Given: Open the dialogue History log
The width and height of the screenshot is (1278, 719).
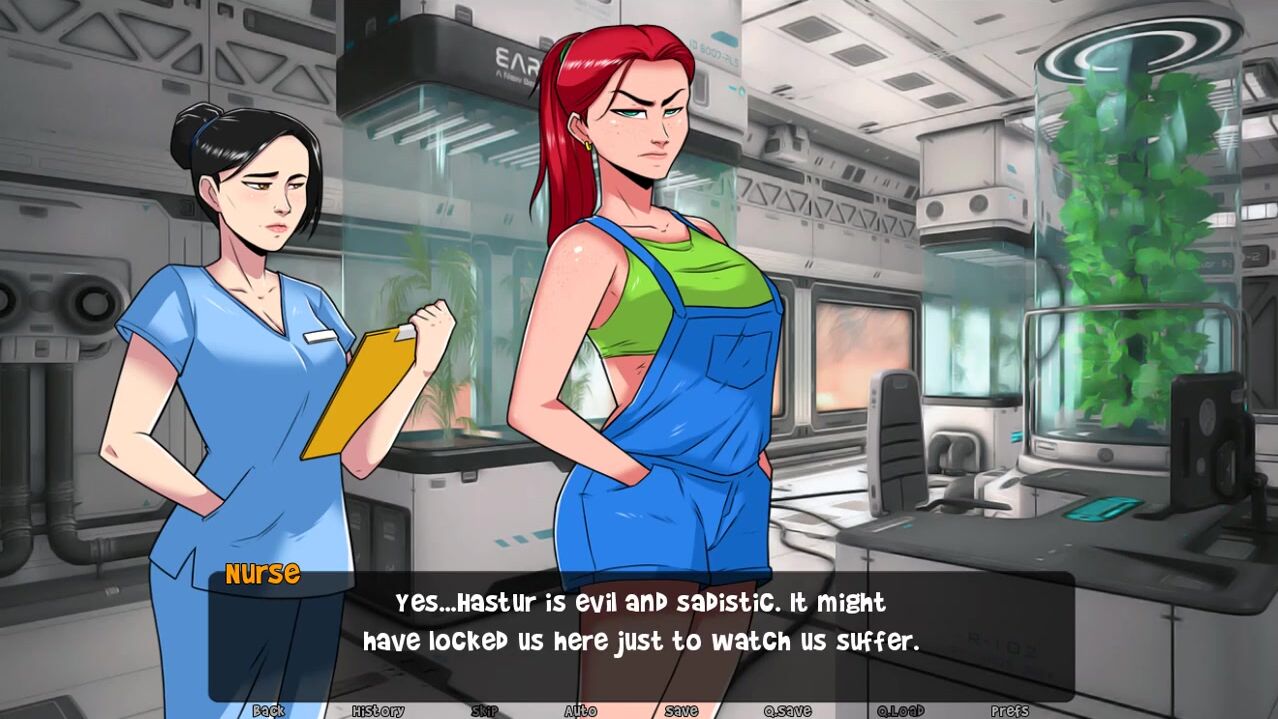Looking at the screenshot, I should point(378,711).
